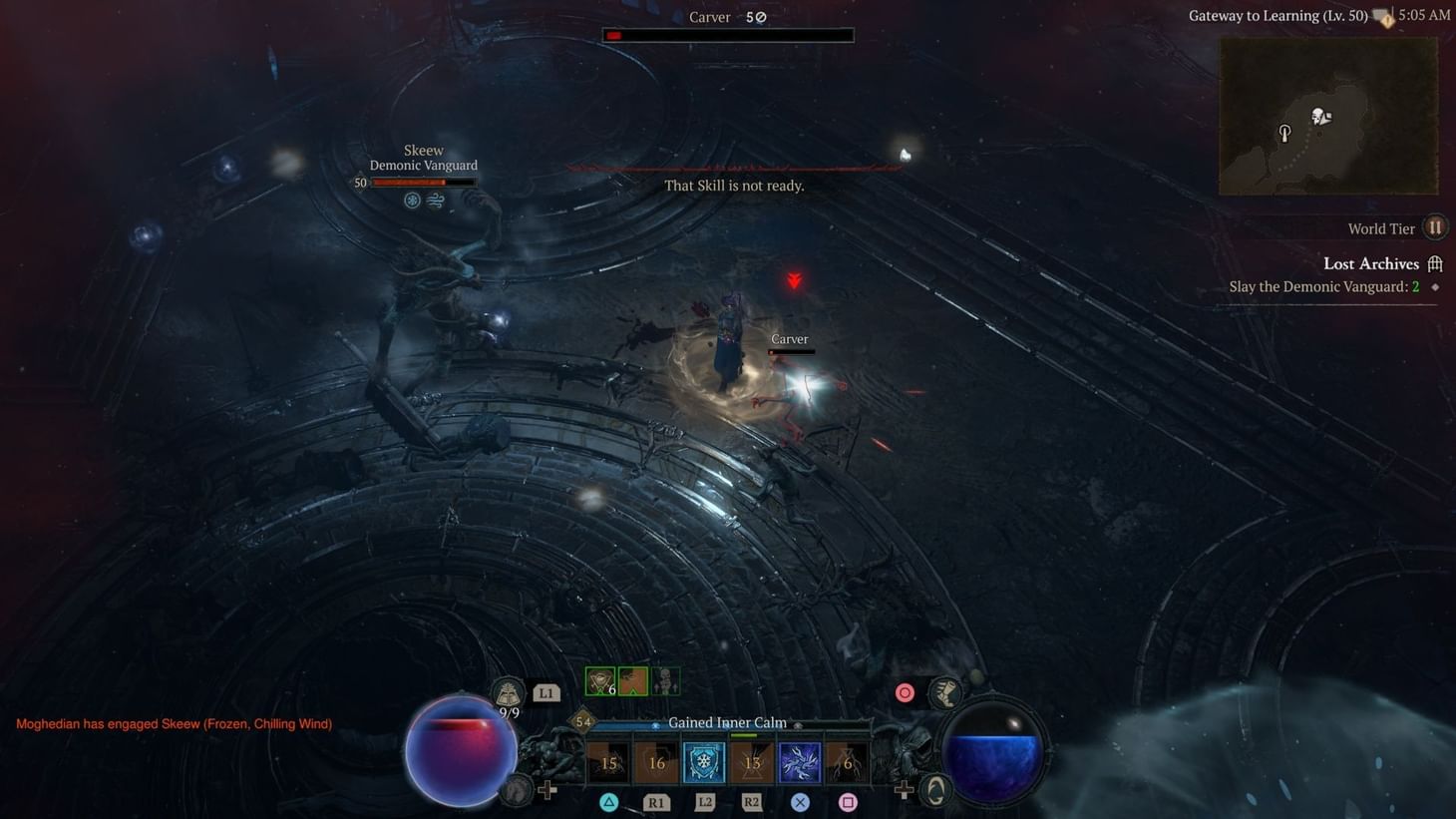Click the green-bordered buff stack showing 6
This screenshot has height=819, width=1456.
tap(599, 680)
